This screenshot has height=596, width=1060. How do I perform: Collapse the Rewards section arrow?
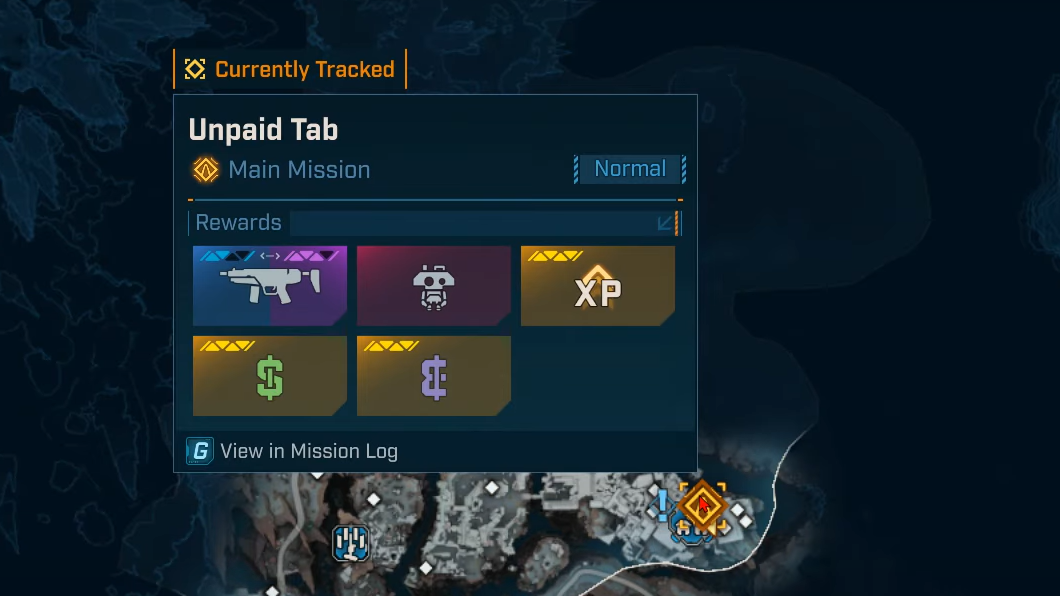point(666,223)
